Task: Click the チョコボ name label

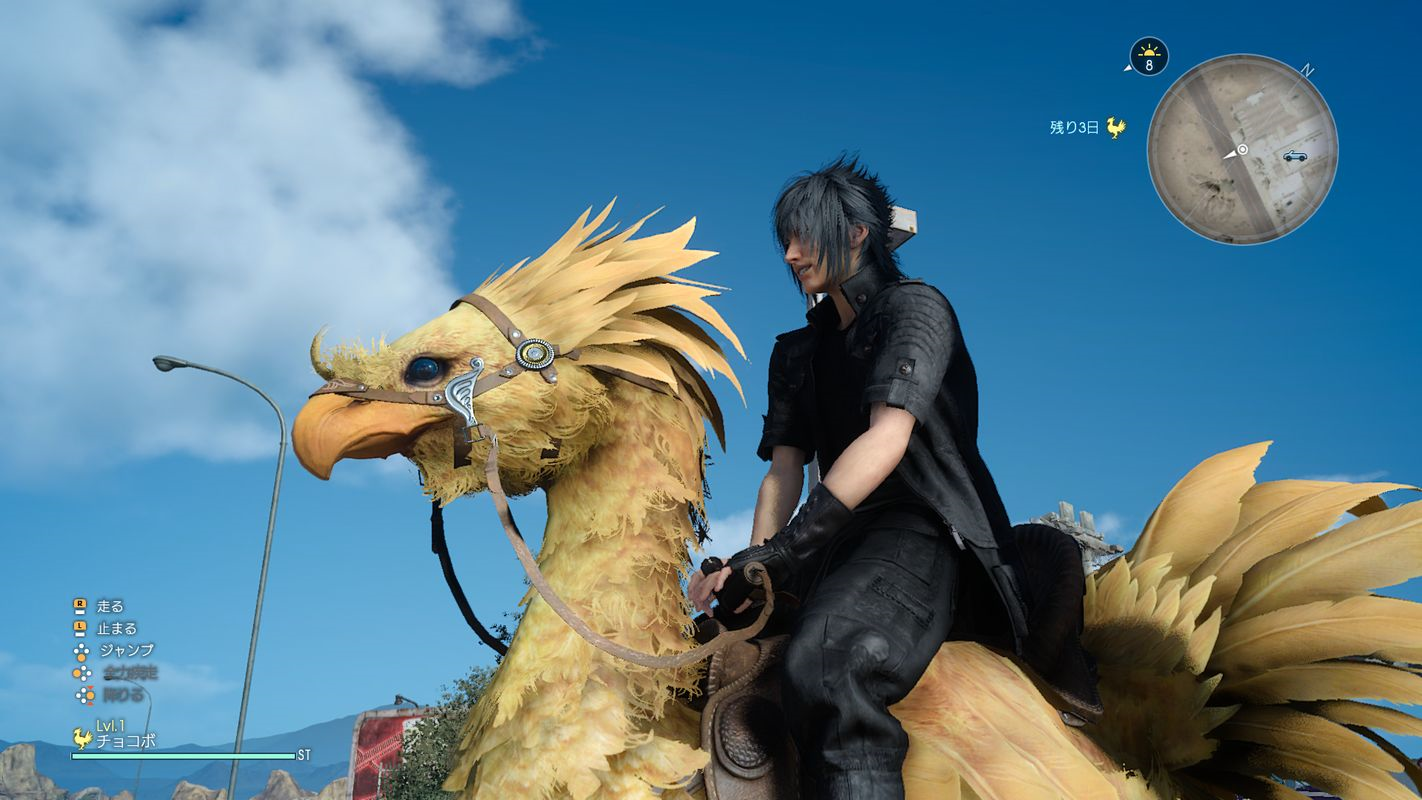Action: click(x=125, y=740)
